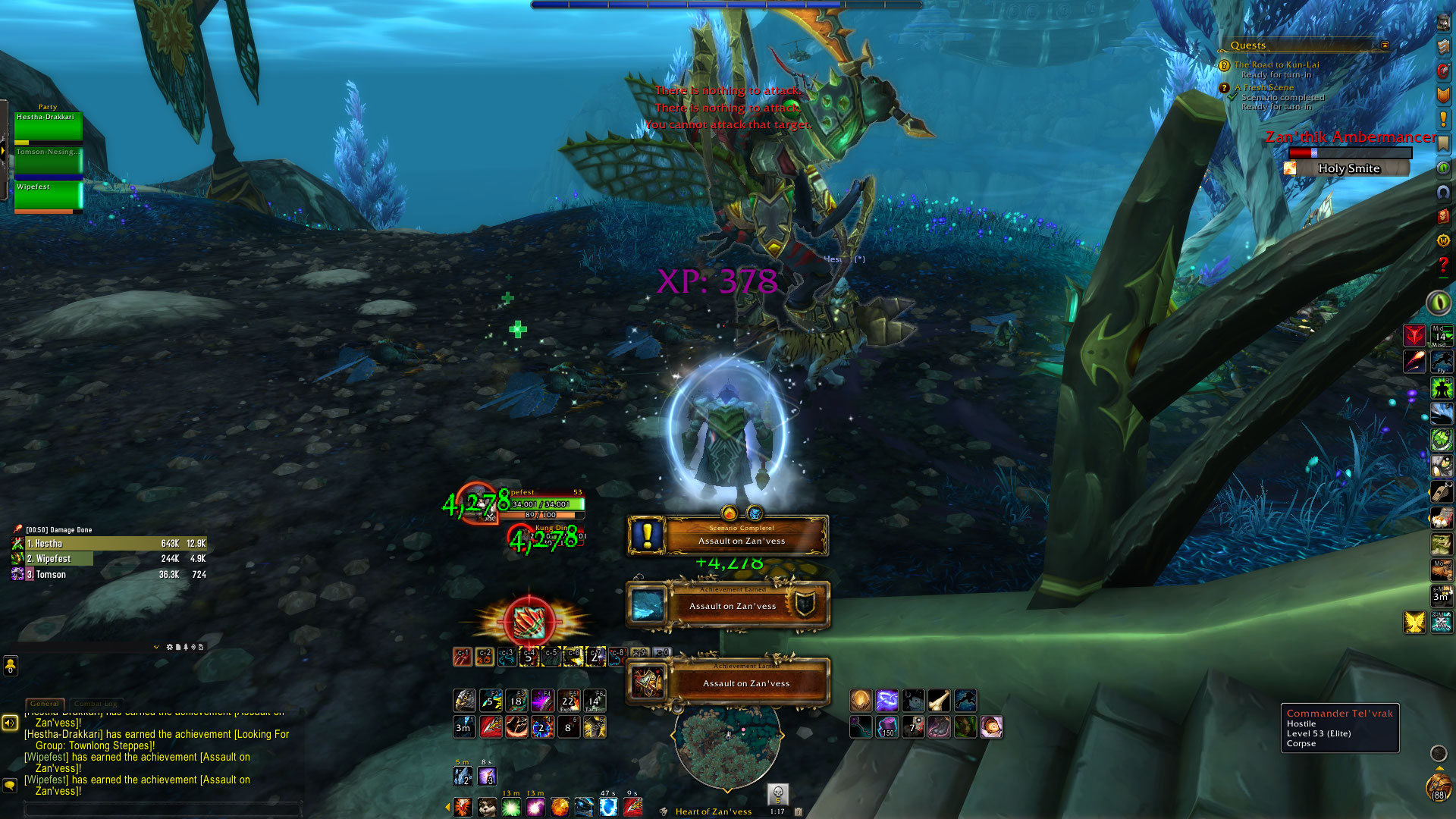The image size is (1456, 819).
Task: Use the purple lightning swirl ability
Action: (x=886, y=701)
